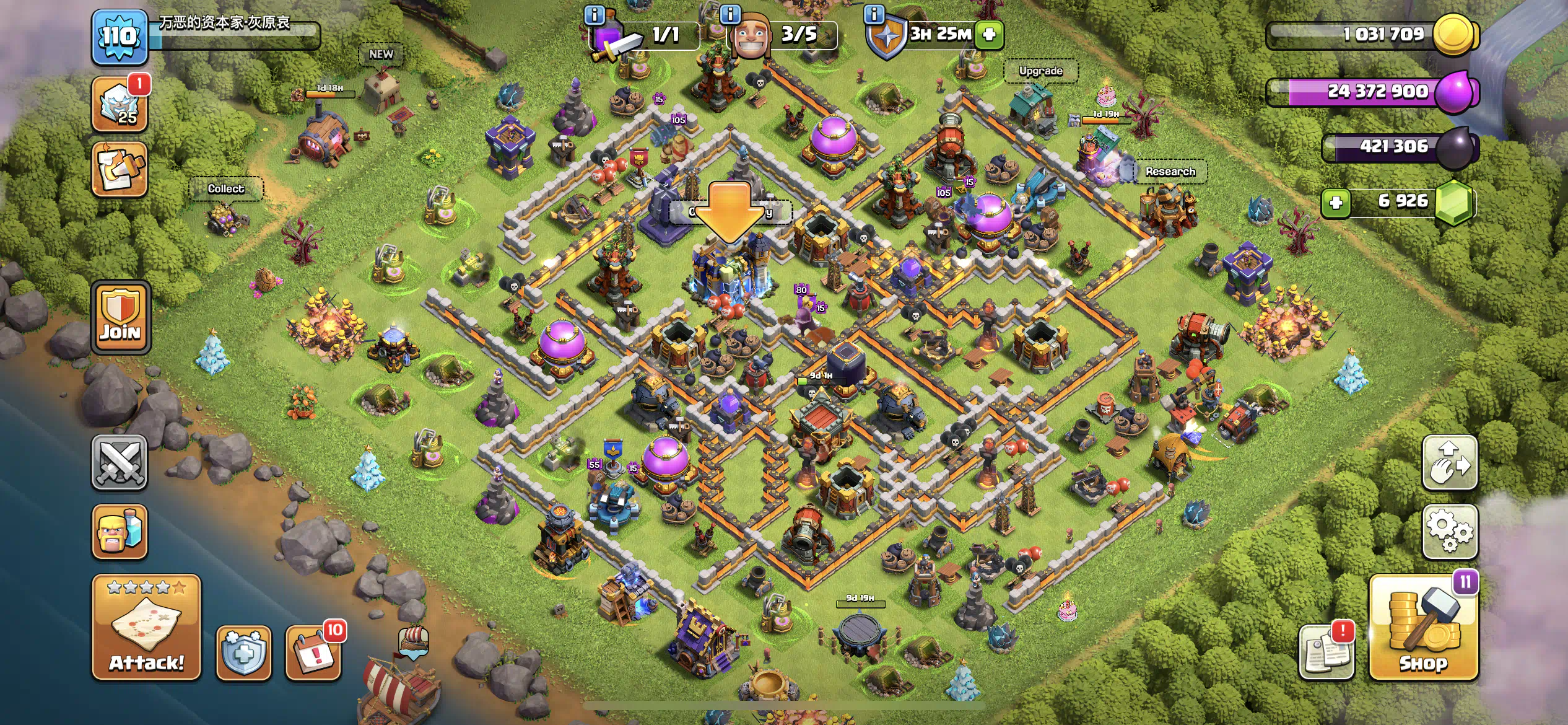Open the orange chat and quests button
1568x725 pixels.
120,170
